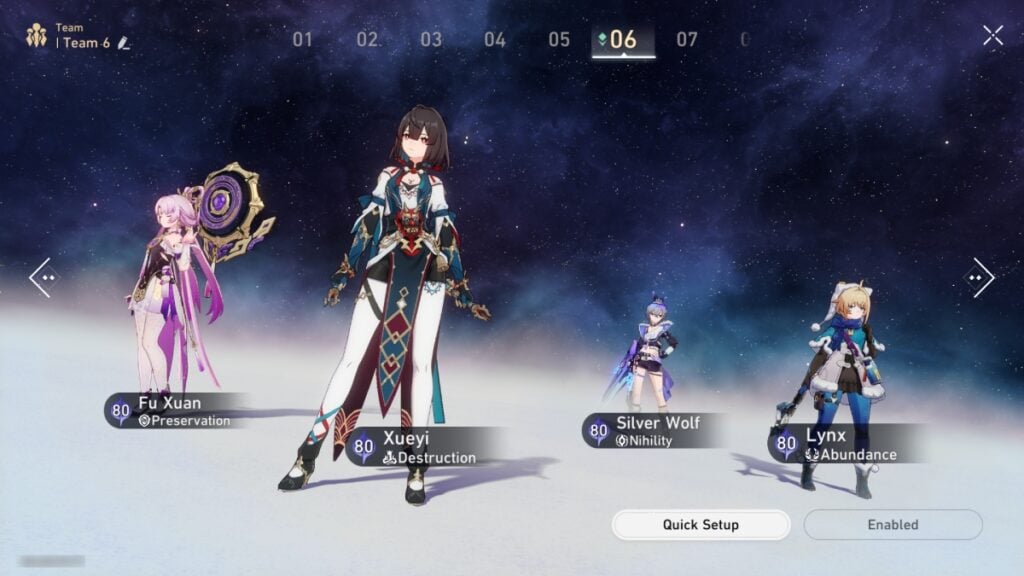1024x576 pixels.
Task: Open team tab 04
Action: pos(495,40)
